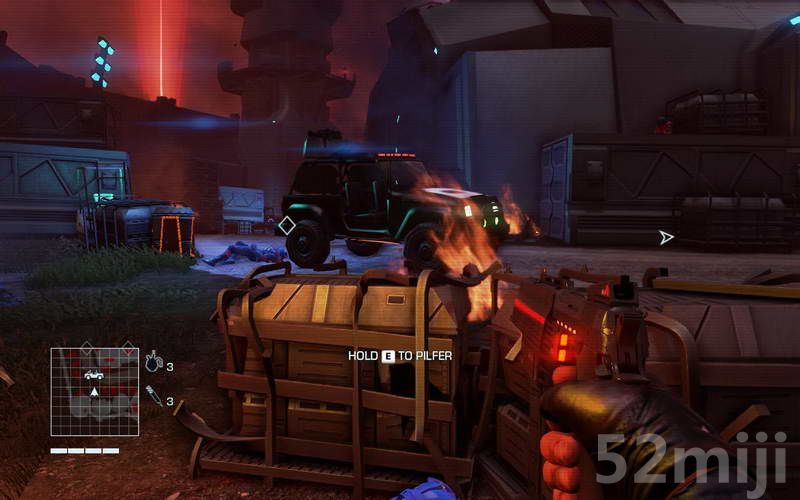The height and width of the screenshot is (500, 800).
Task: Click the jeep marker on the minimap
Action: tap(93, 375)
